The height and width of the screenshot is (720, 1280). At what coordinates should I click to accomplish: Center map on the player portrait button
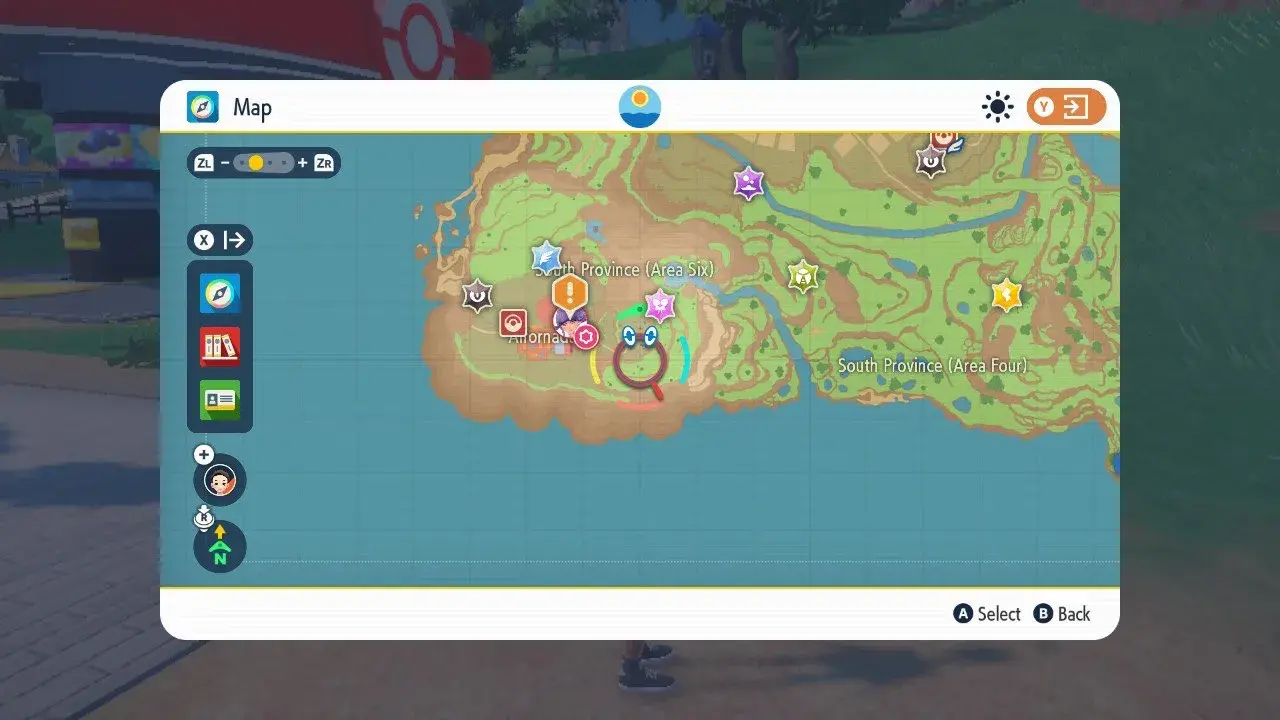220,481
